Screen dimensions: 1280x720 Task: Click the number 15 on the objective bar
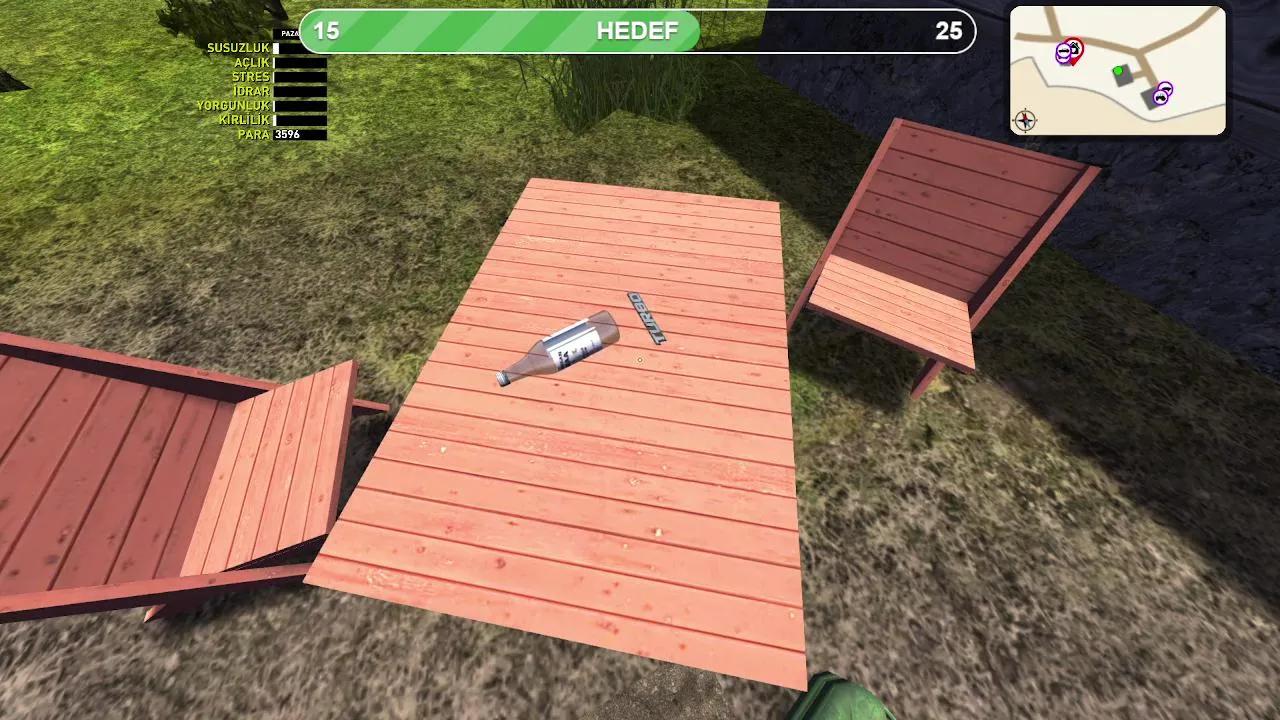(x=329, y=31)
